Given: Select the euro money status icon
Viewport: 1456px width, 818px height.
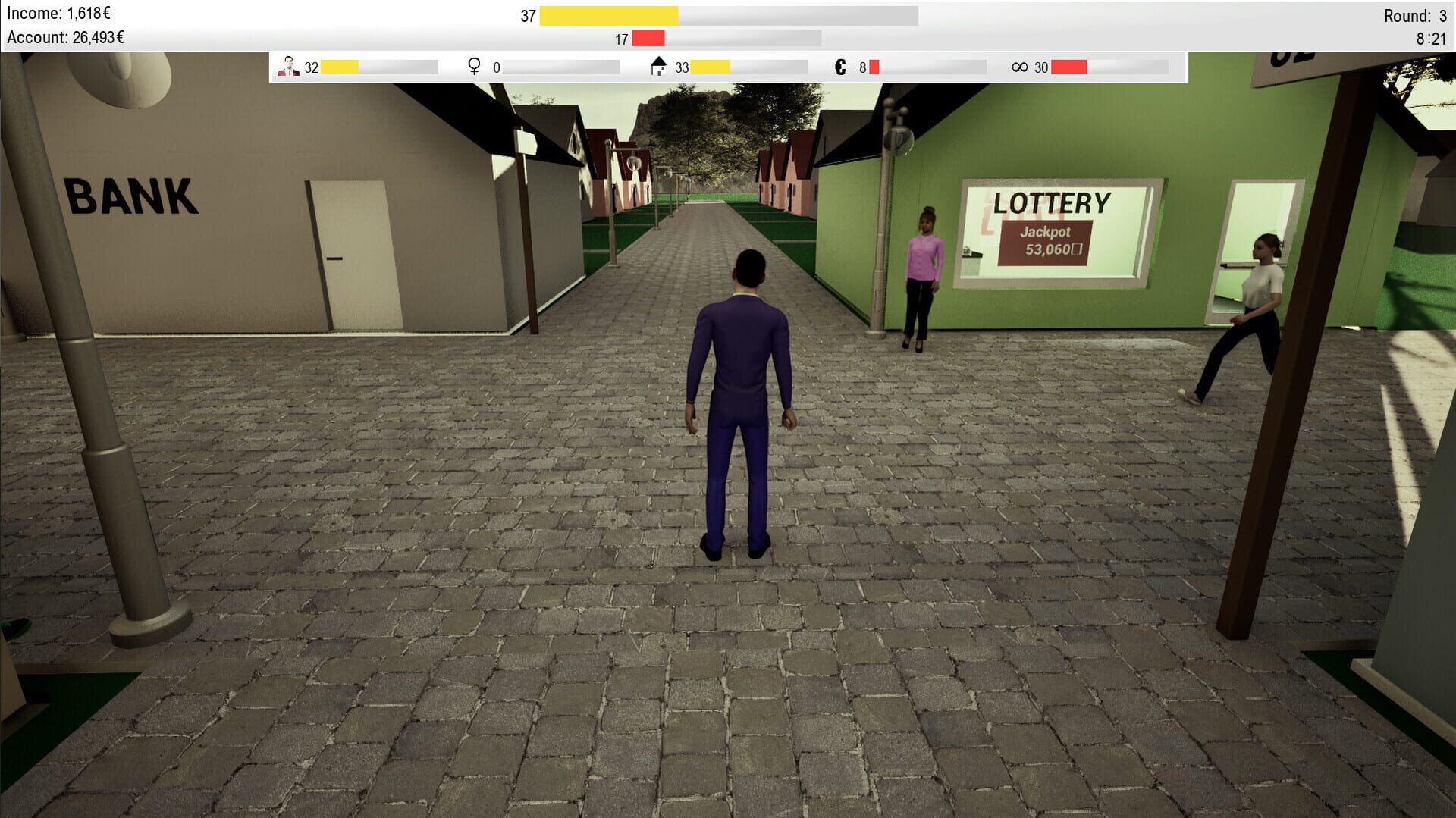Looking at the screenshot, I should (x=839, y=67).
